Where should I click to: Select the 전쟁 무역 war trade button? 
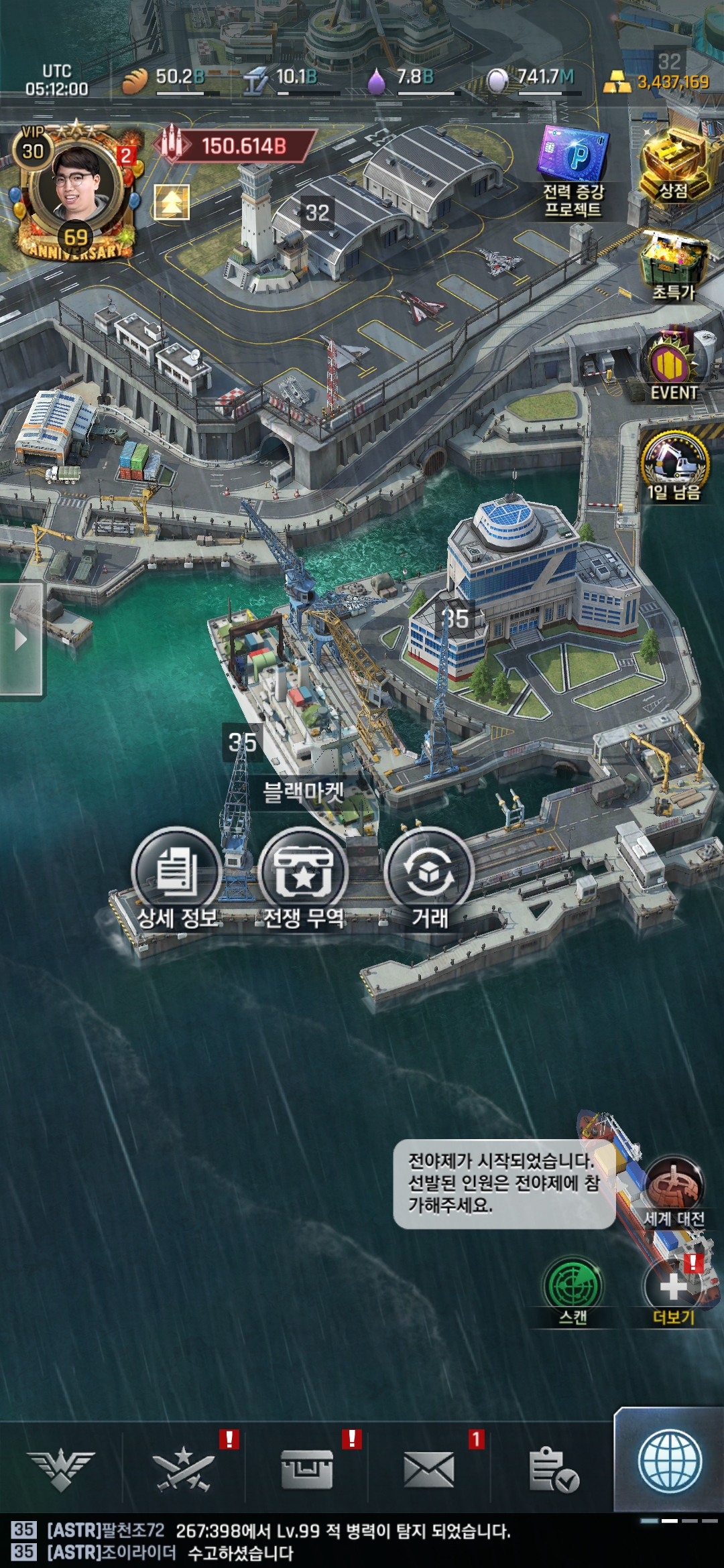pyautogui.click(x=303, y=872)
